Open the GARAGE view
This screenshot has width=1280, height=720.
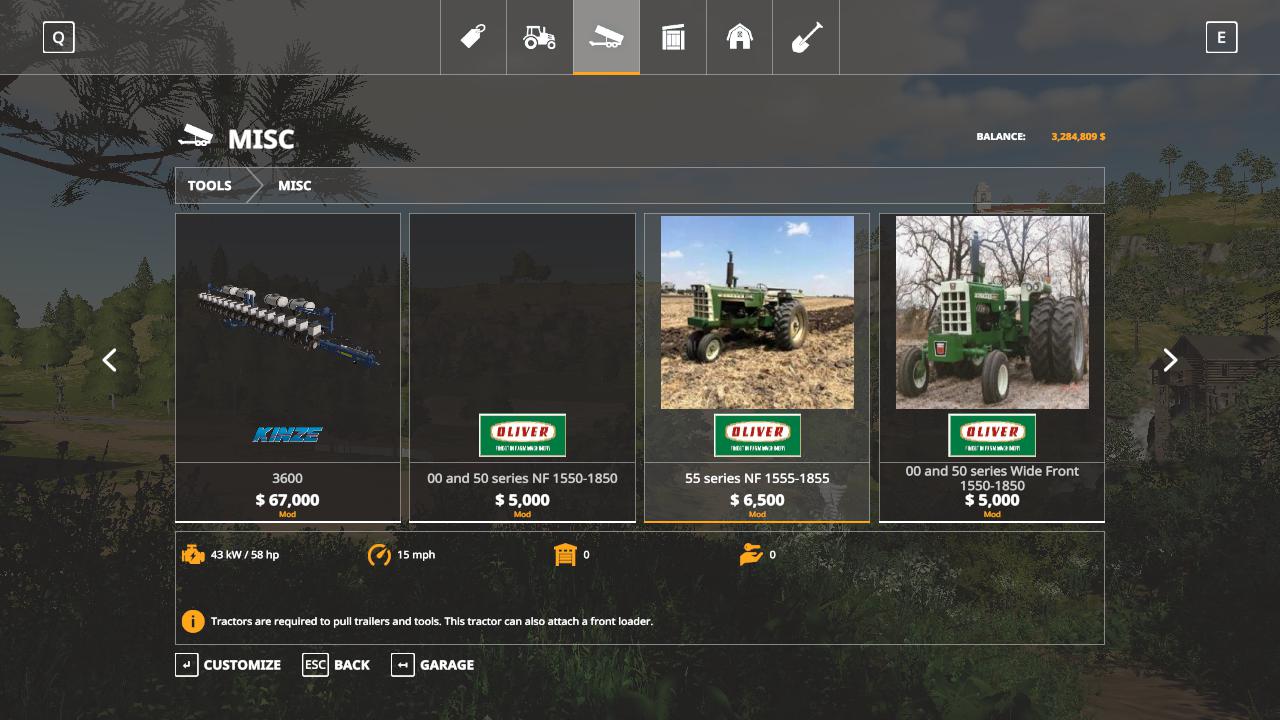coord(433,665)
